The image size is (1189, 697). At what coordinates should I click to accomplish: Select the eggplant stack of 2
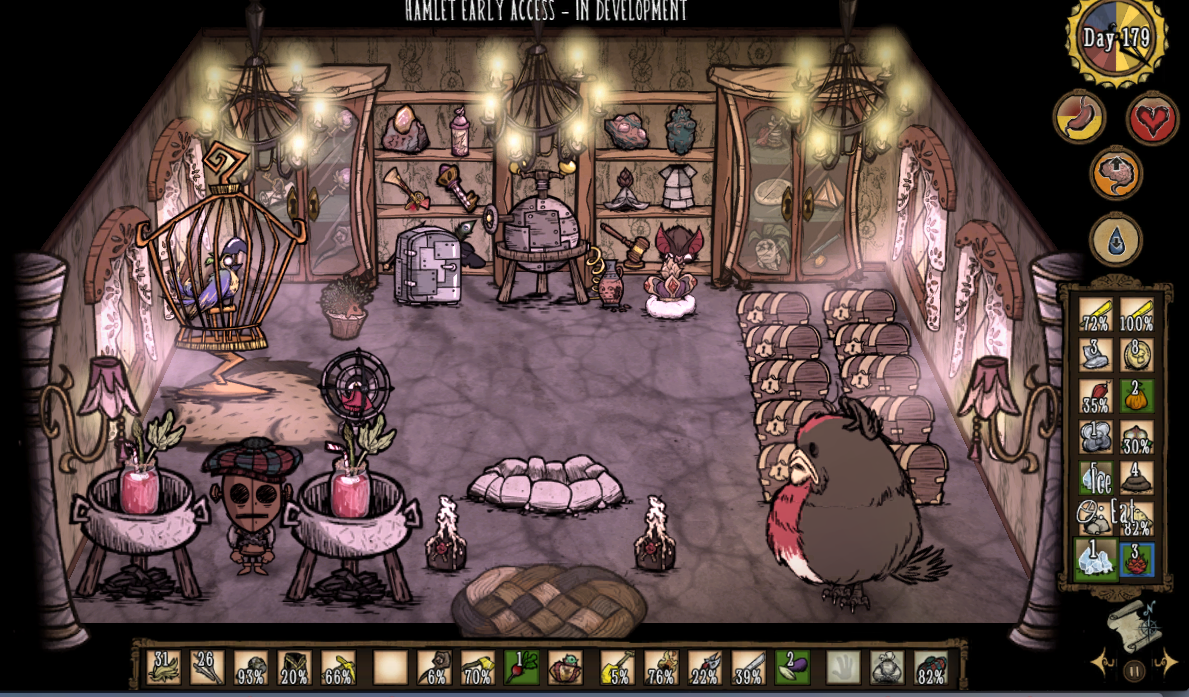pos(792,667)
